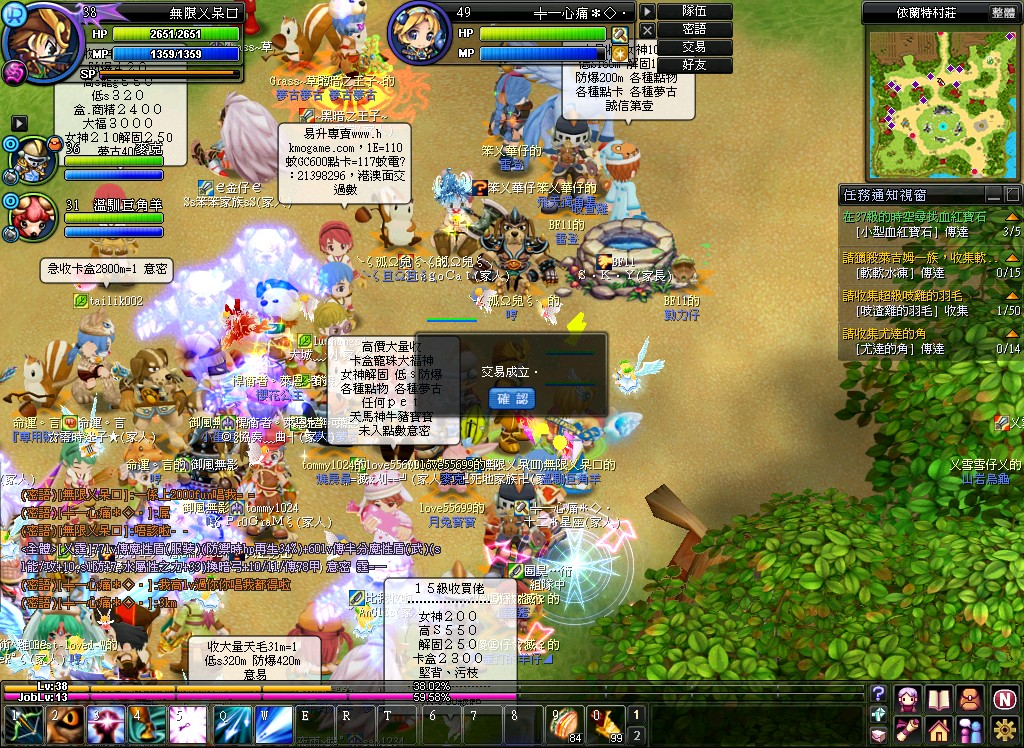Image resolution: width=1024 pixels, height=748 pixels.
Task: Confirm the trade with the 確認 button
Action: (x=512, y=399)
